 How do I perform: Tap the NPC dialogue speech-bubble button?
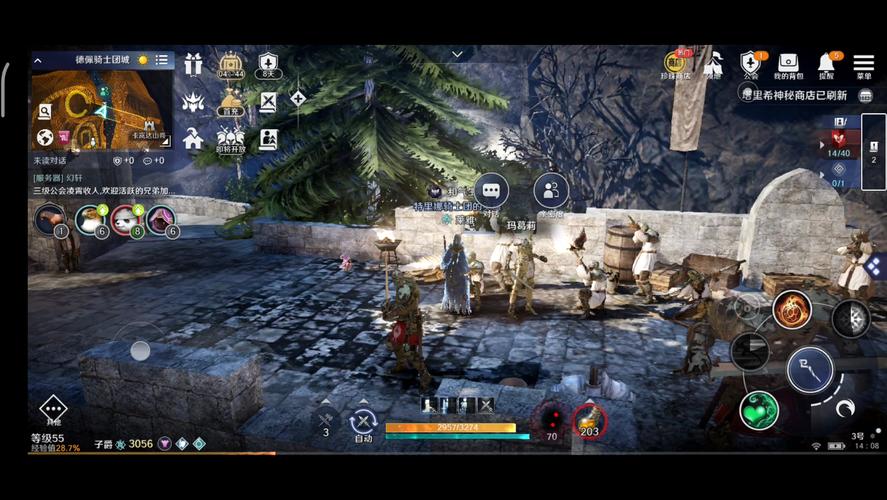point(490,189)
